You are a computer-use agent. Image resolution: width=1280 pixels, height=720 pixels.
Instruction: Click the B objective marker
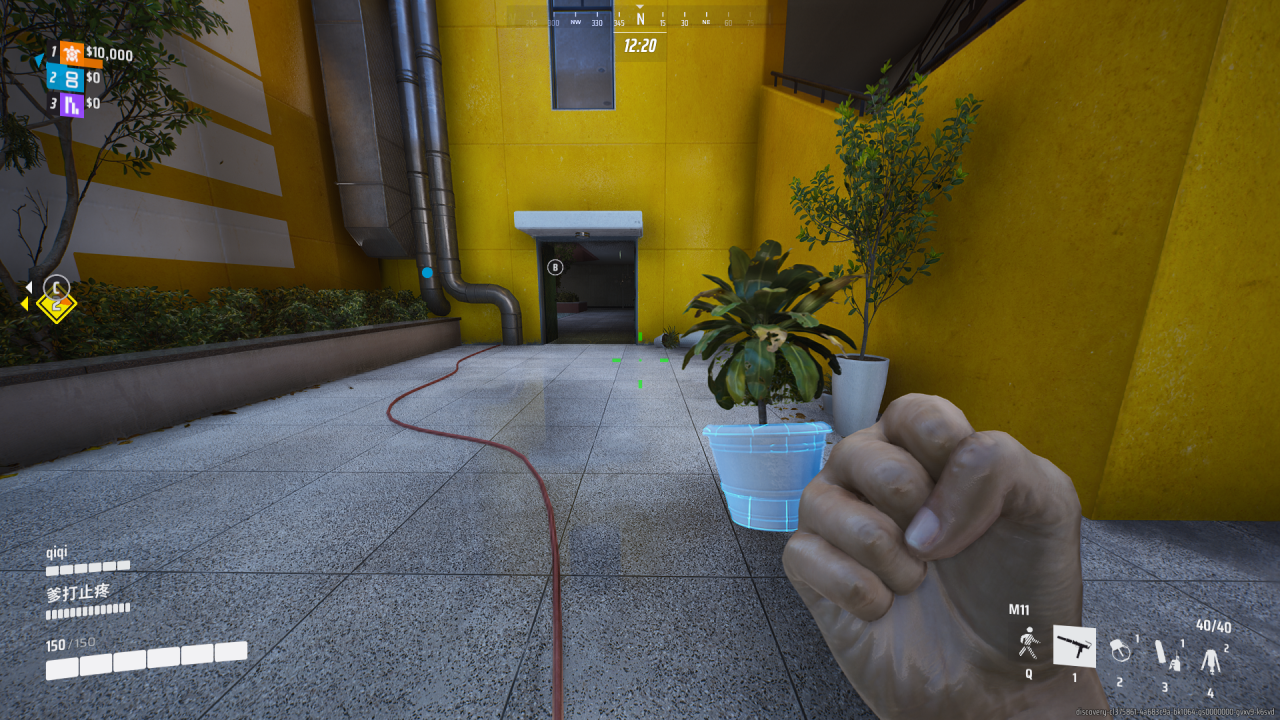[x=556, y=267]
